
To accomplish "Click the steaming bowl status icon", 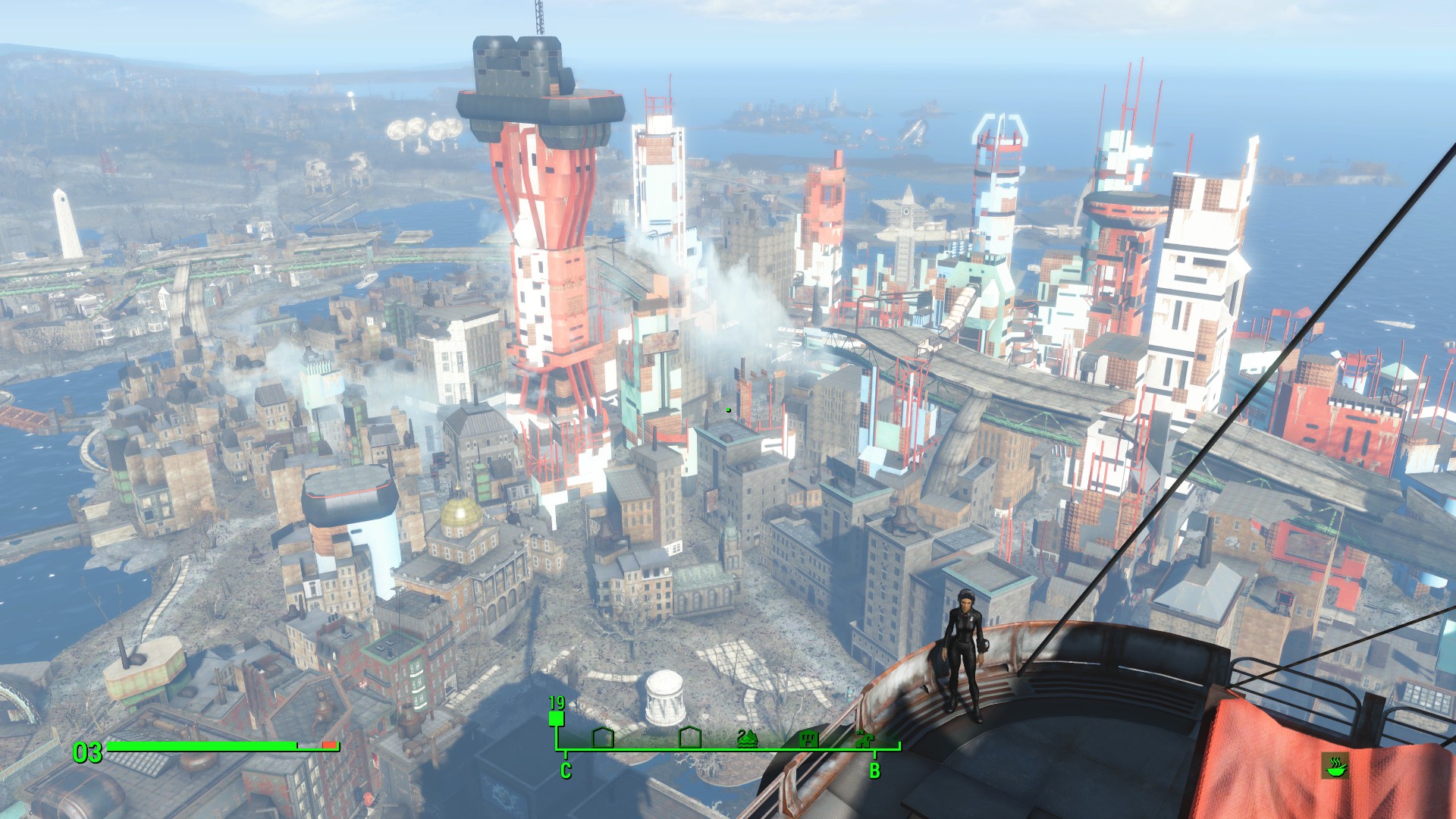I will pyautogui.click(x=1335, y=766).
